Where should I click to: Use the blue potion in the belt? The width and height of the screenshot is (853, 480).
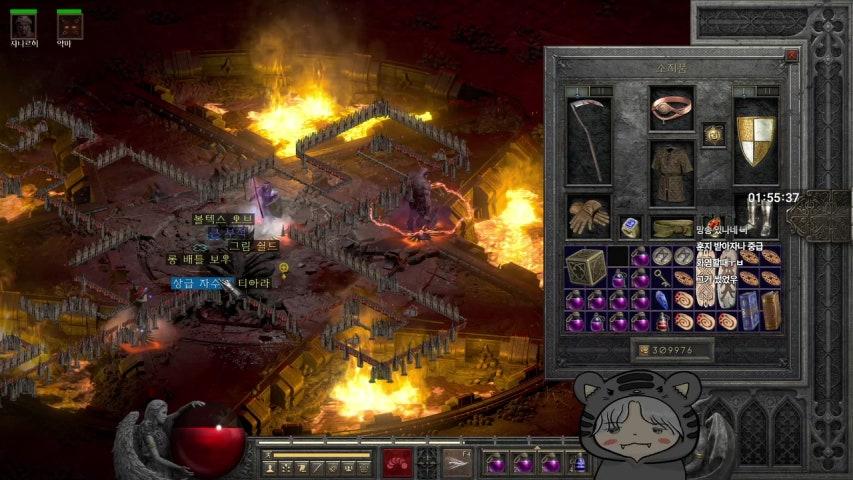coord(579,464)
